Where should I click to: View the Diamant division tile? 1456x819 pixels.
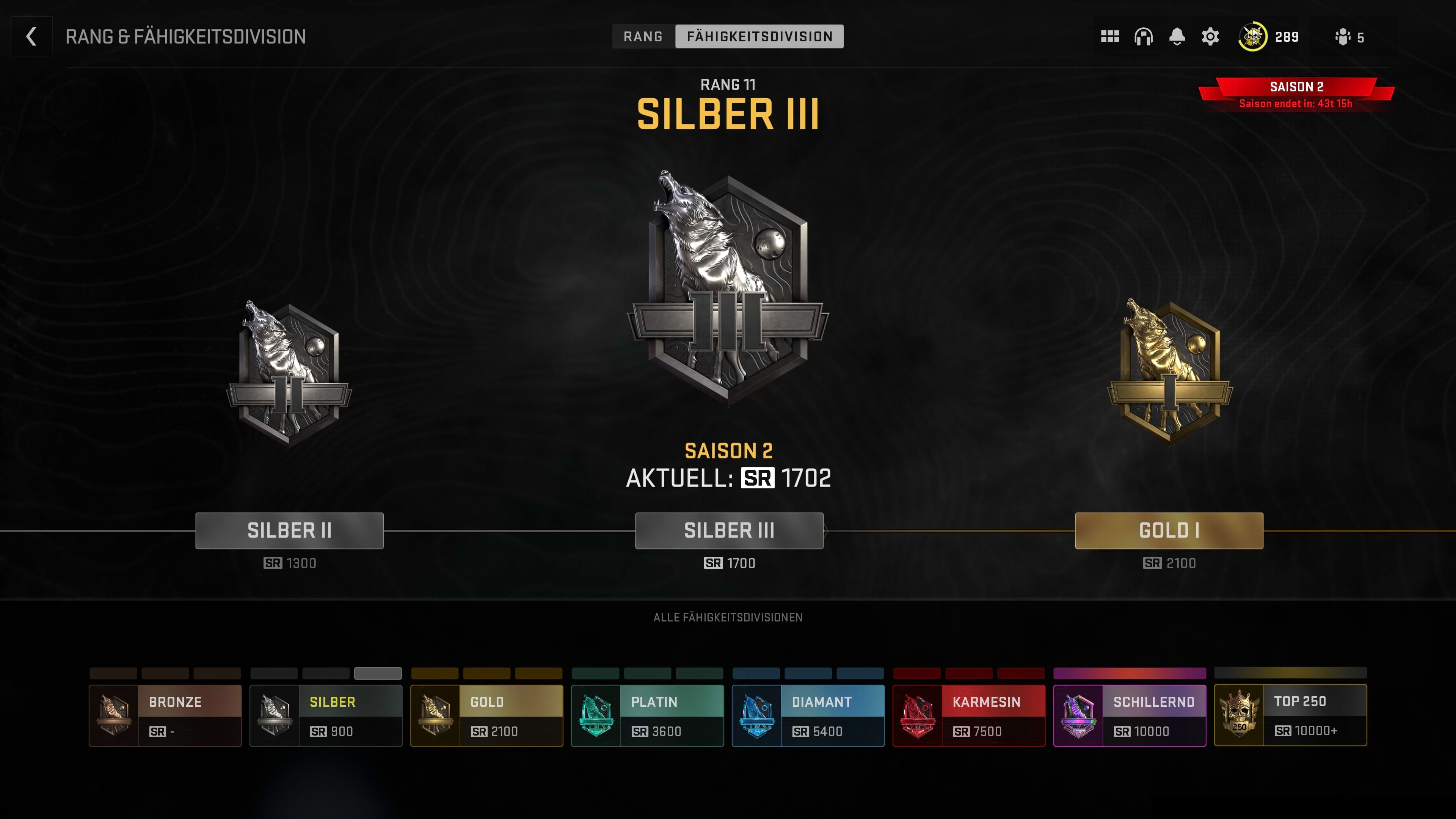point(808,715)
